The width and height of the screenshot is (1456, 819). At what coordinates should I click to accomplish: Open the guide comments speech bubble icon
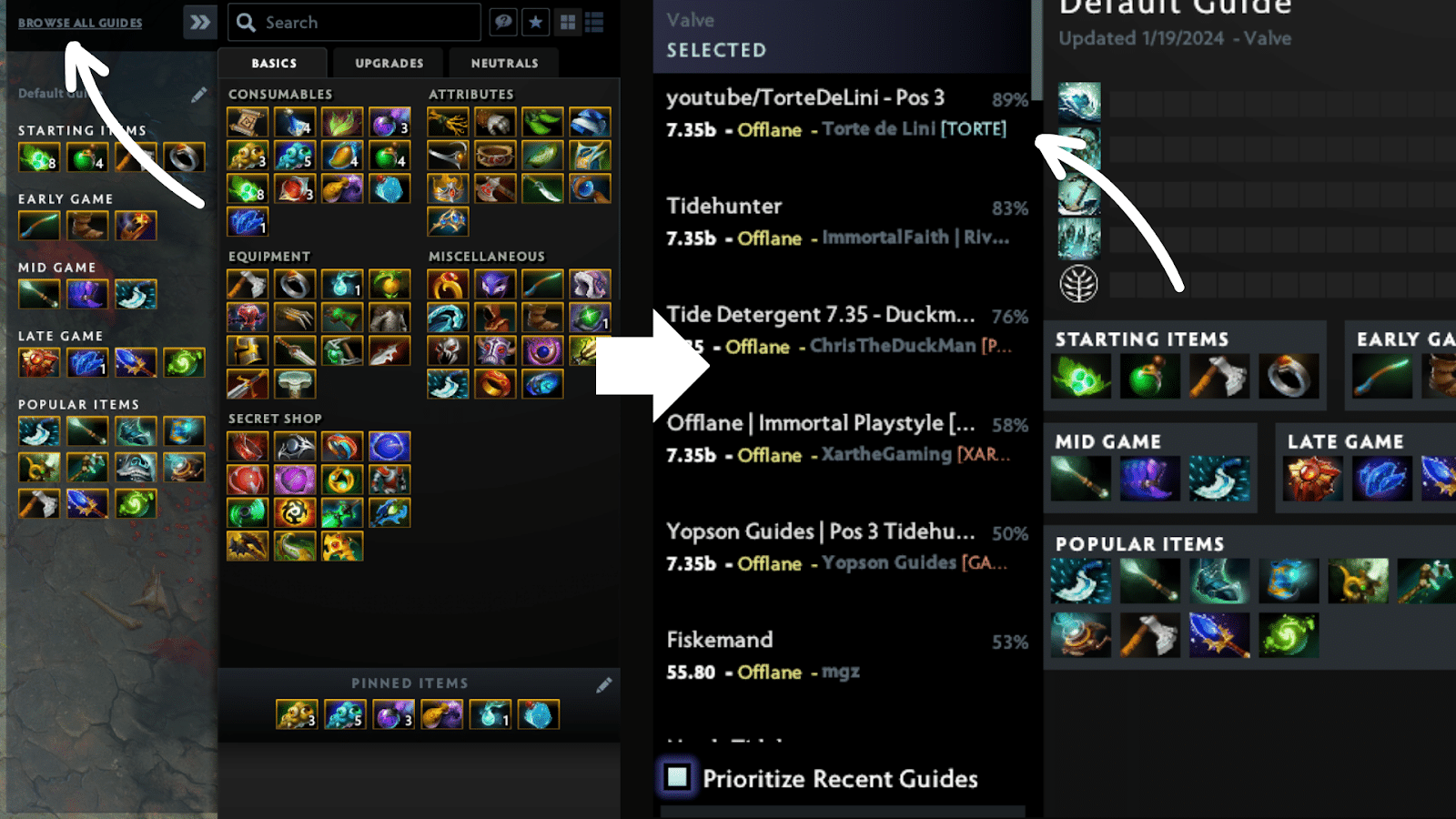coord(503,22)
